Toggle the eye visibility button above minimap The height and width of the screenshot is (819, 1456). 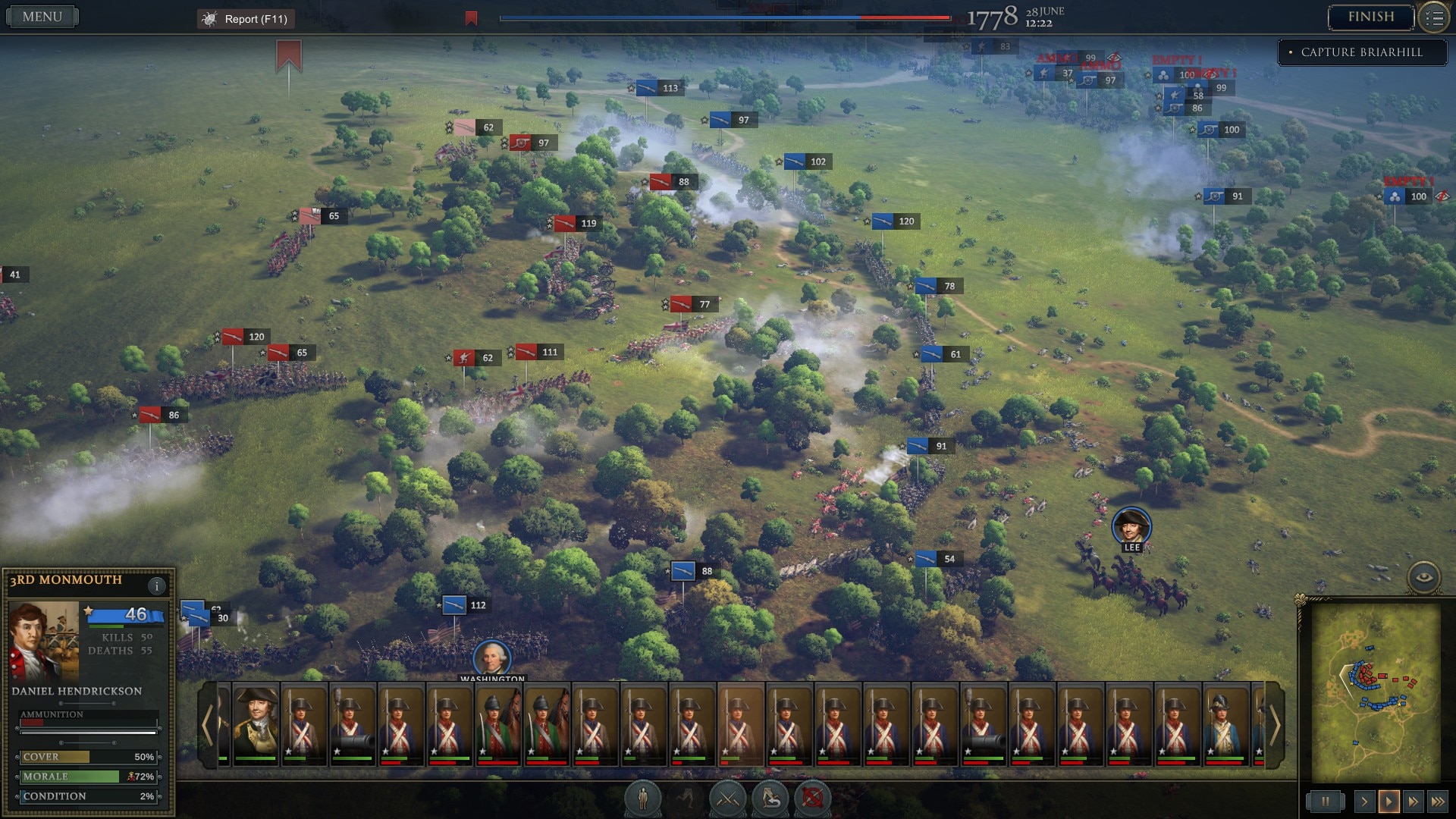(x=1424, y=578)
